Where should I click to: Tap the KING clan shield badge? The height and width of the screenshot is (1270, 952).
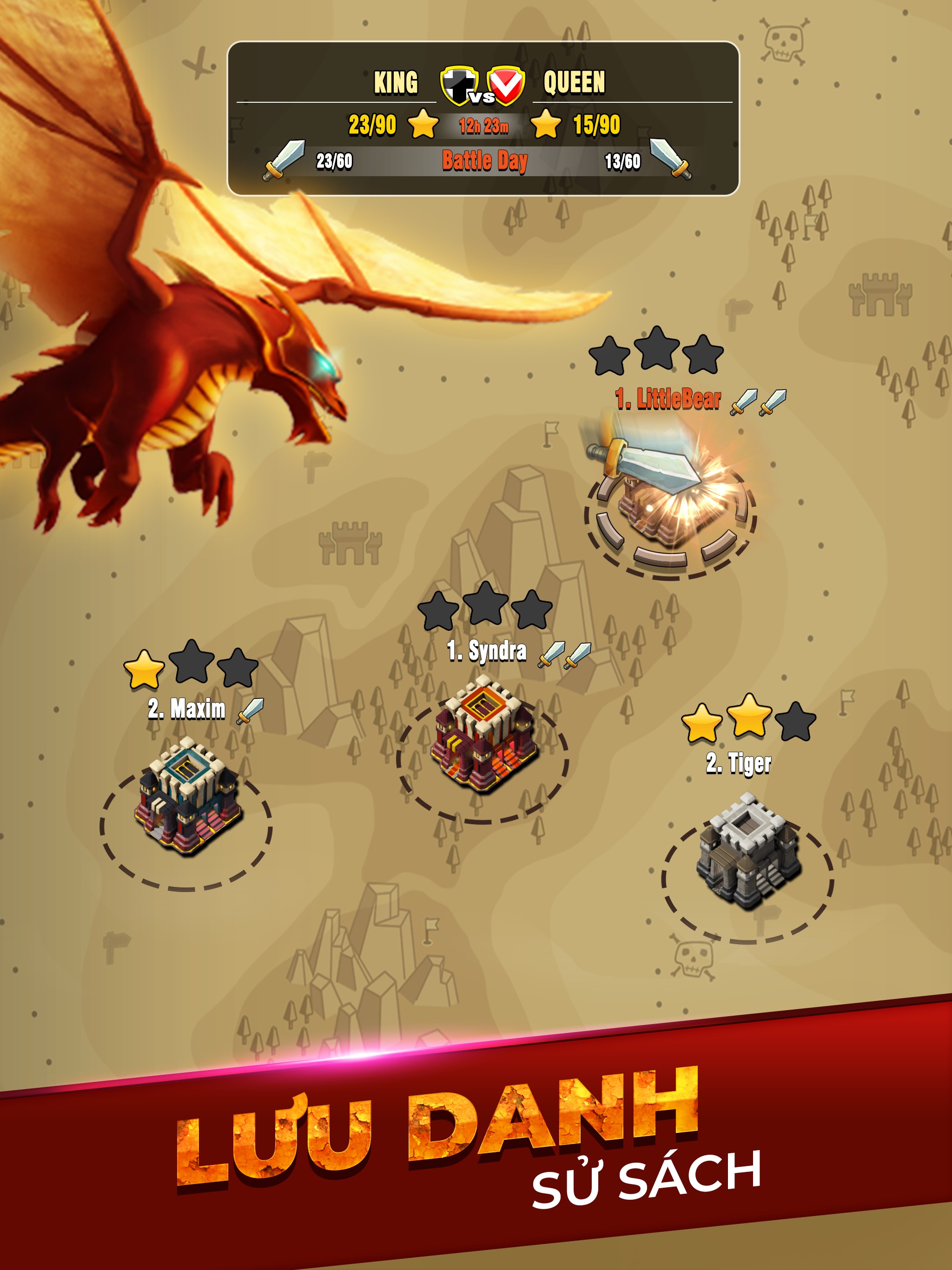coord(458,85)
